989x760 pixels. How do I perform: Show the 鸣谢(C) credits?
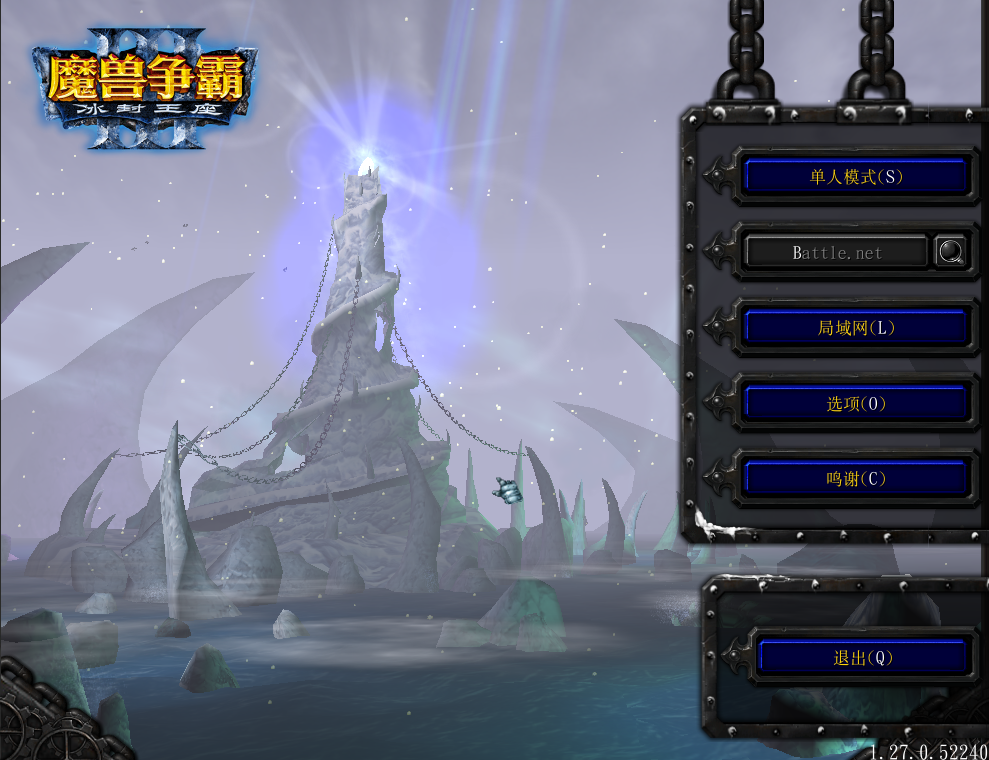pyautogui.click(x=855, y=478)
